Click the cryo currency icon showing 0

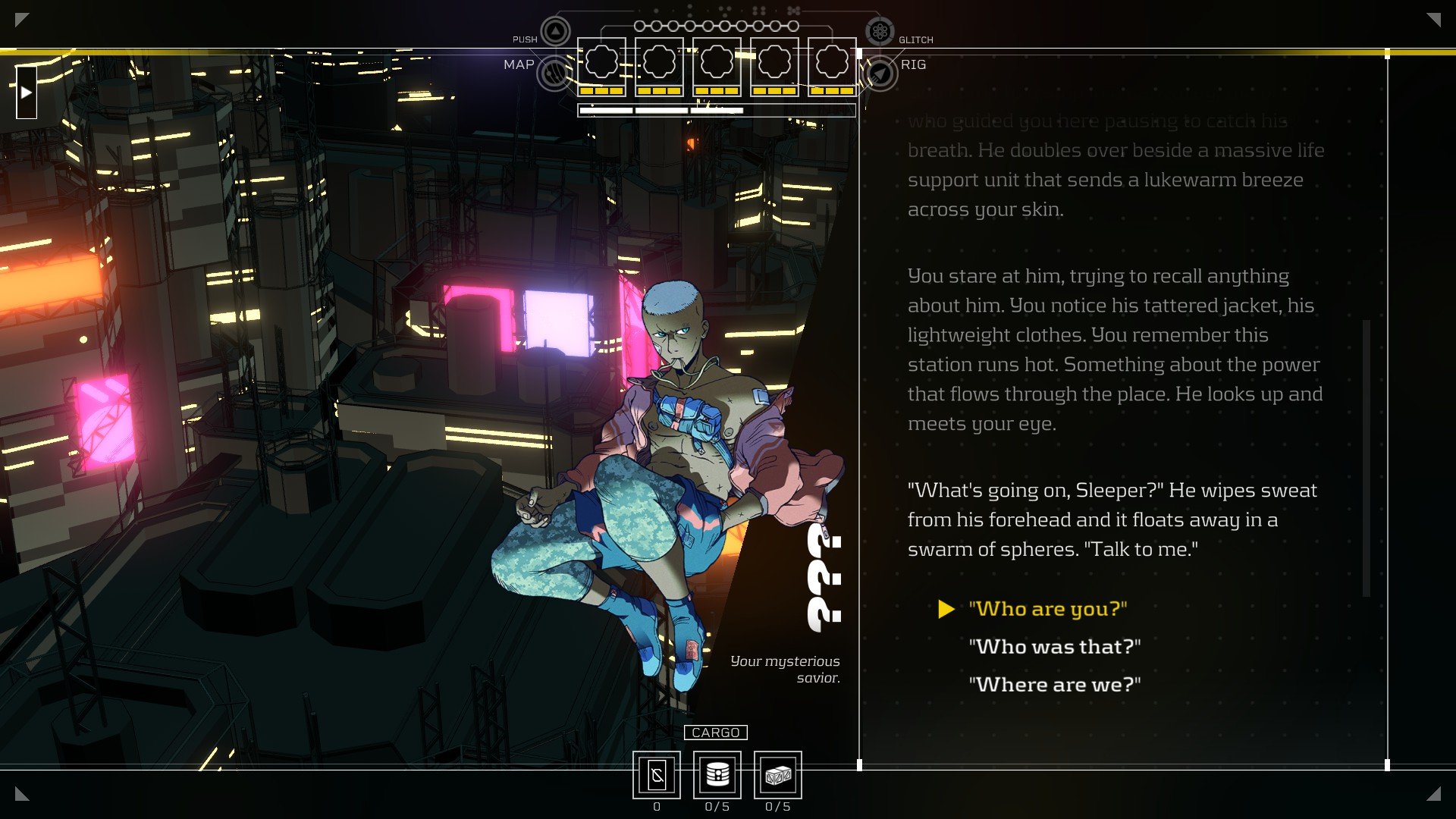click(x=657, y=773)
